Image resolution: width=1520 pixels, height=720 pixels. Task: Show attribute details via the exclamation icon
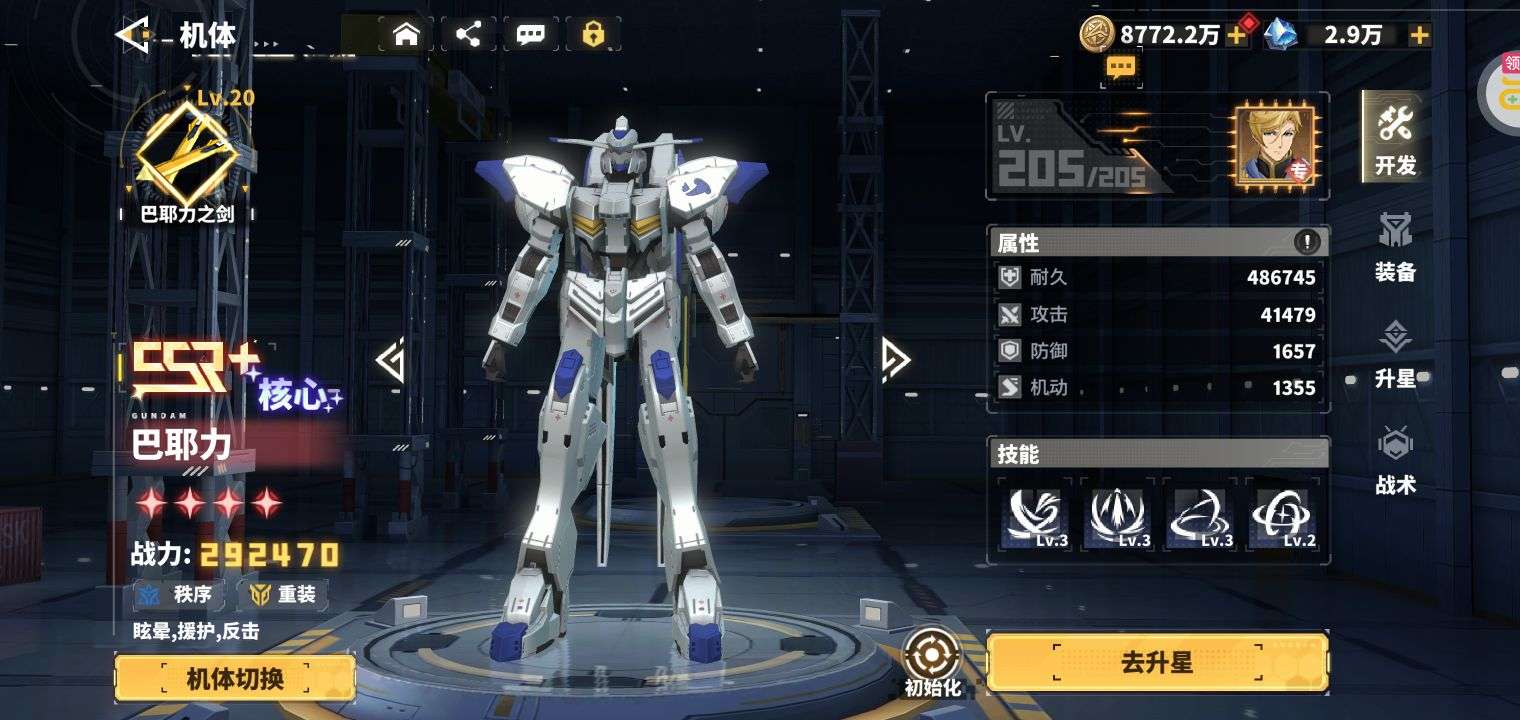1306,242
